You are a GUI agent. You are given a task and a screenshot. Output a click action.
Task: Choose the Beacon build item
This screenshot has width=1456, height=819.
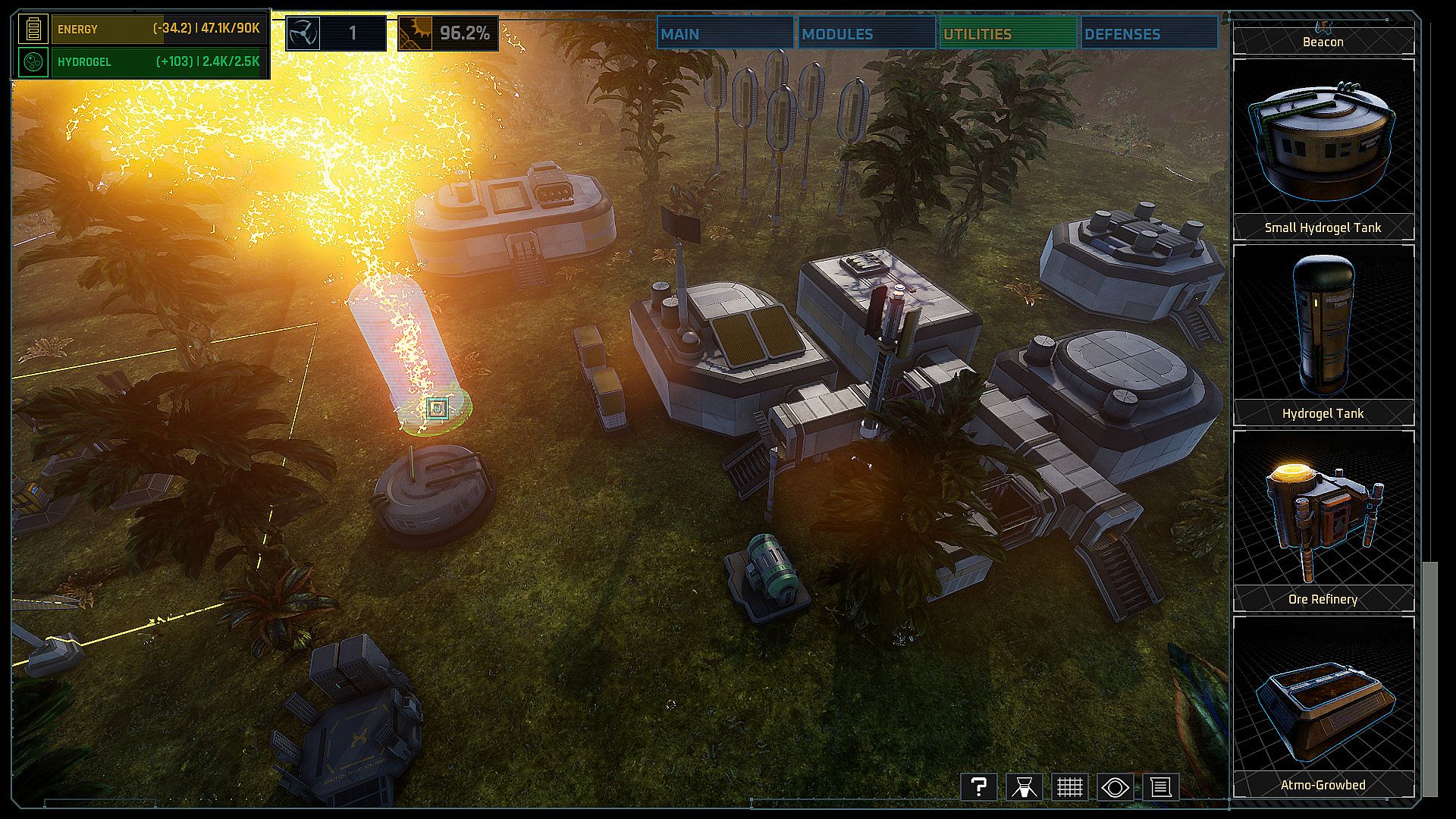pyautogui.click(x=1323, y=39)
